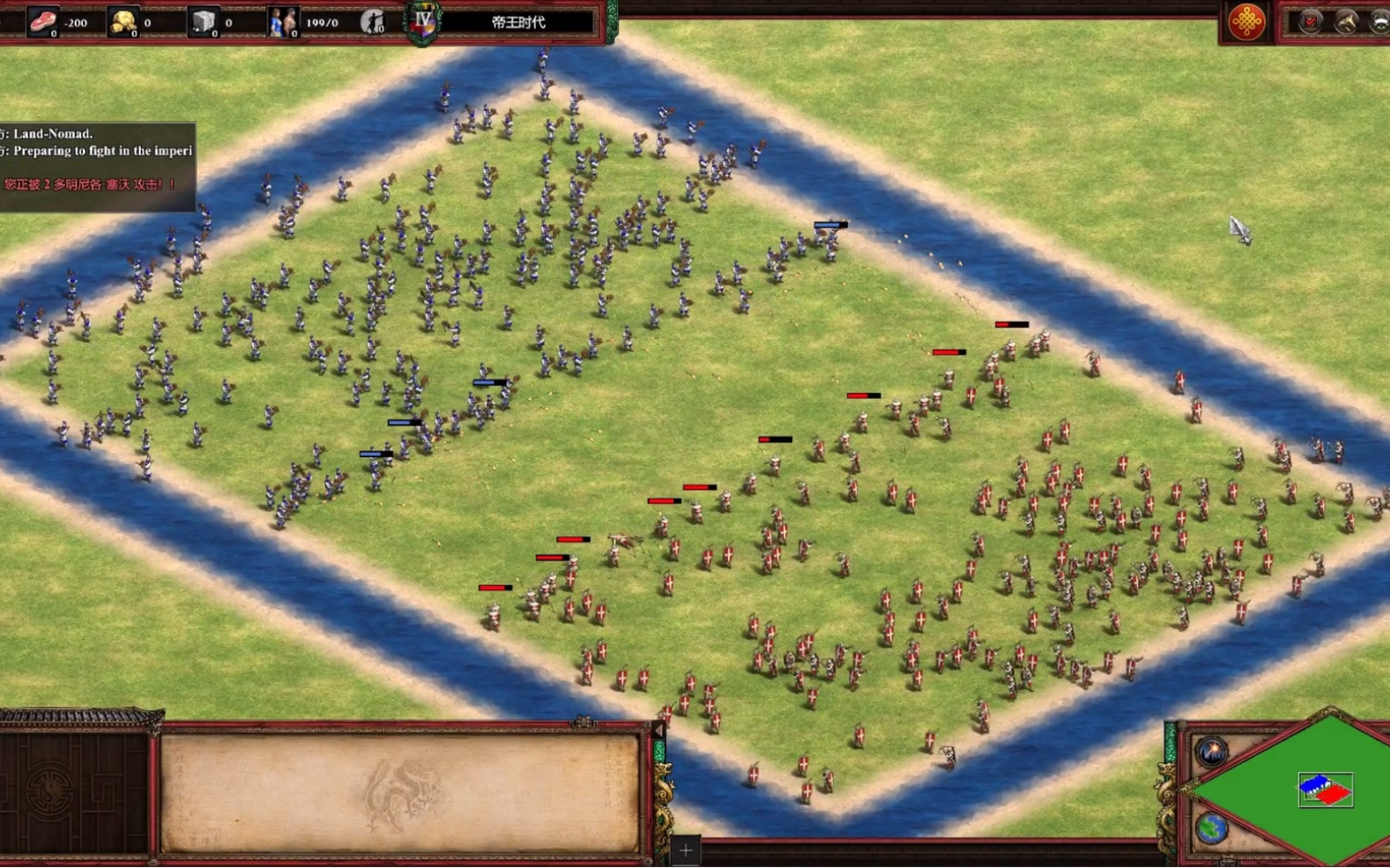This screenshot has height=868, width=1390.
Task: Open the objectives checkmark button
Action: [1311, 21]
